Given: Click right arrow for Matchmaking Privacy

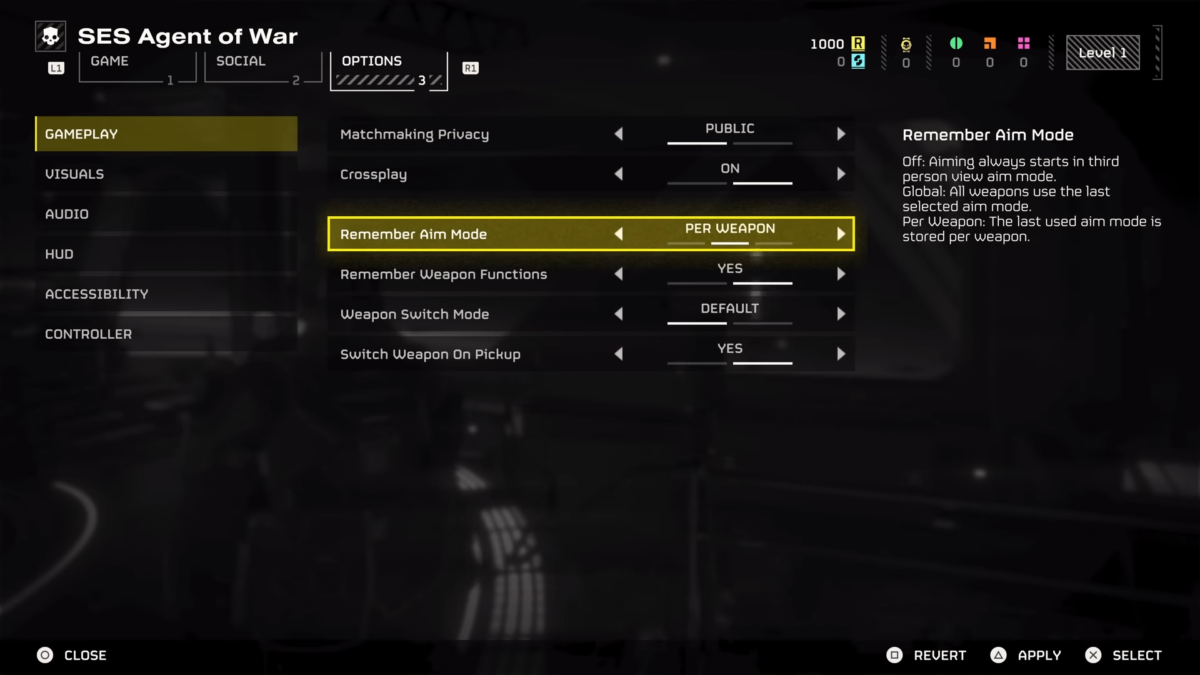Looking at the screenshot, I should [x=841, y=134].
